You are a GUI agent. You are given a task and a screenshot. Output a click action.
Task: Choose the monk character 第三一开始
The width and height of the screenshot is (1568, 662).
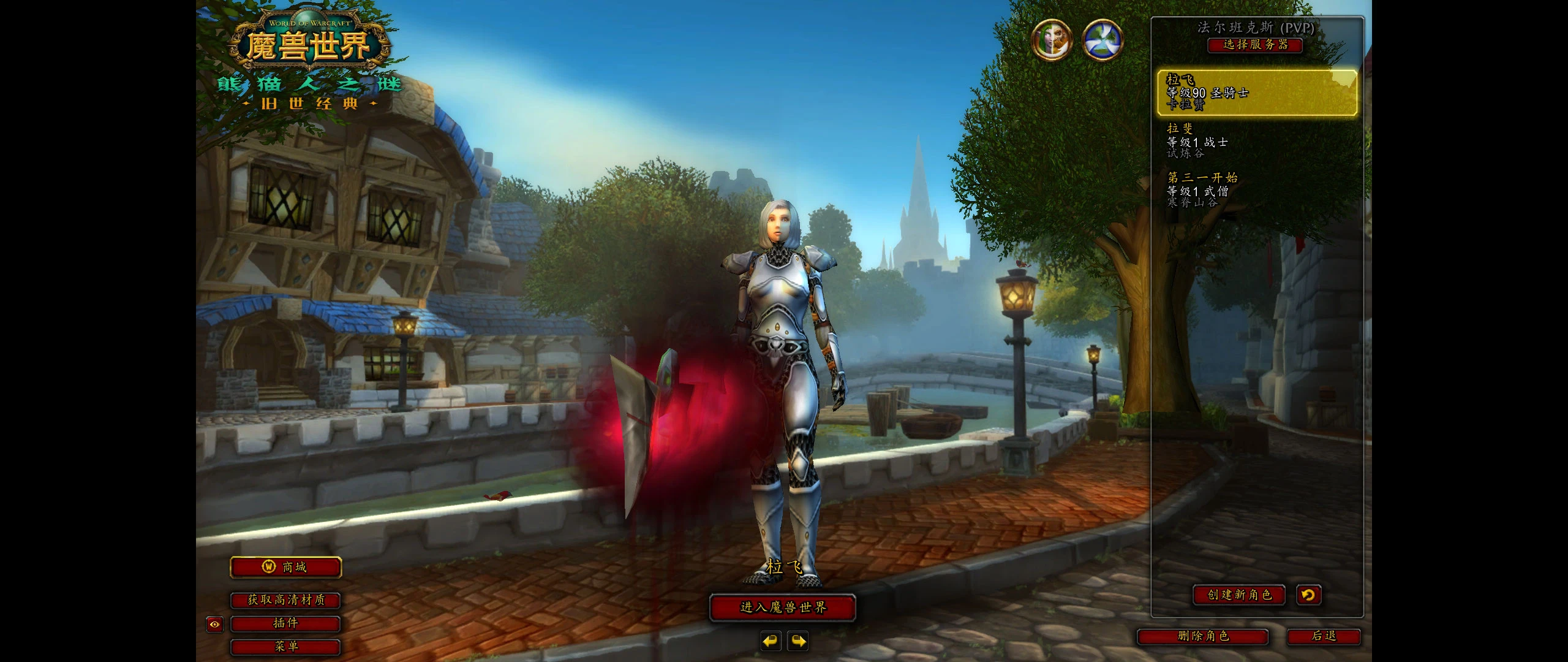click(x=1257, y=190)
